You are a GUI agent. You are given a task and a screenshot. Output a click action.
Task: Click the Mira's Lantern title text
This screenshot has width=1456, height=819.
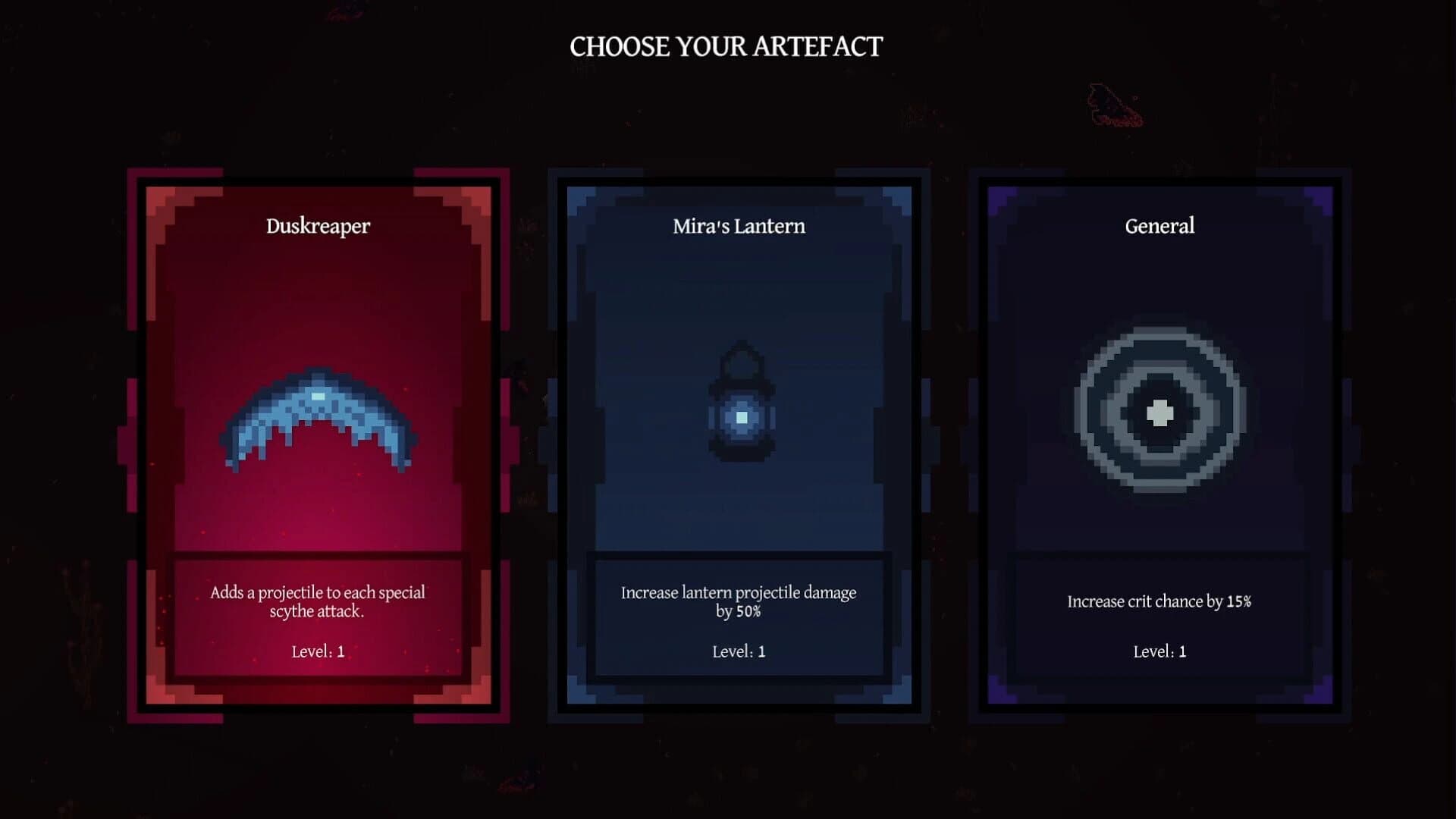[x=739, y=225]
